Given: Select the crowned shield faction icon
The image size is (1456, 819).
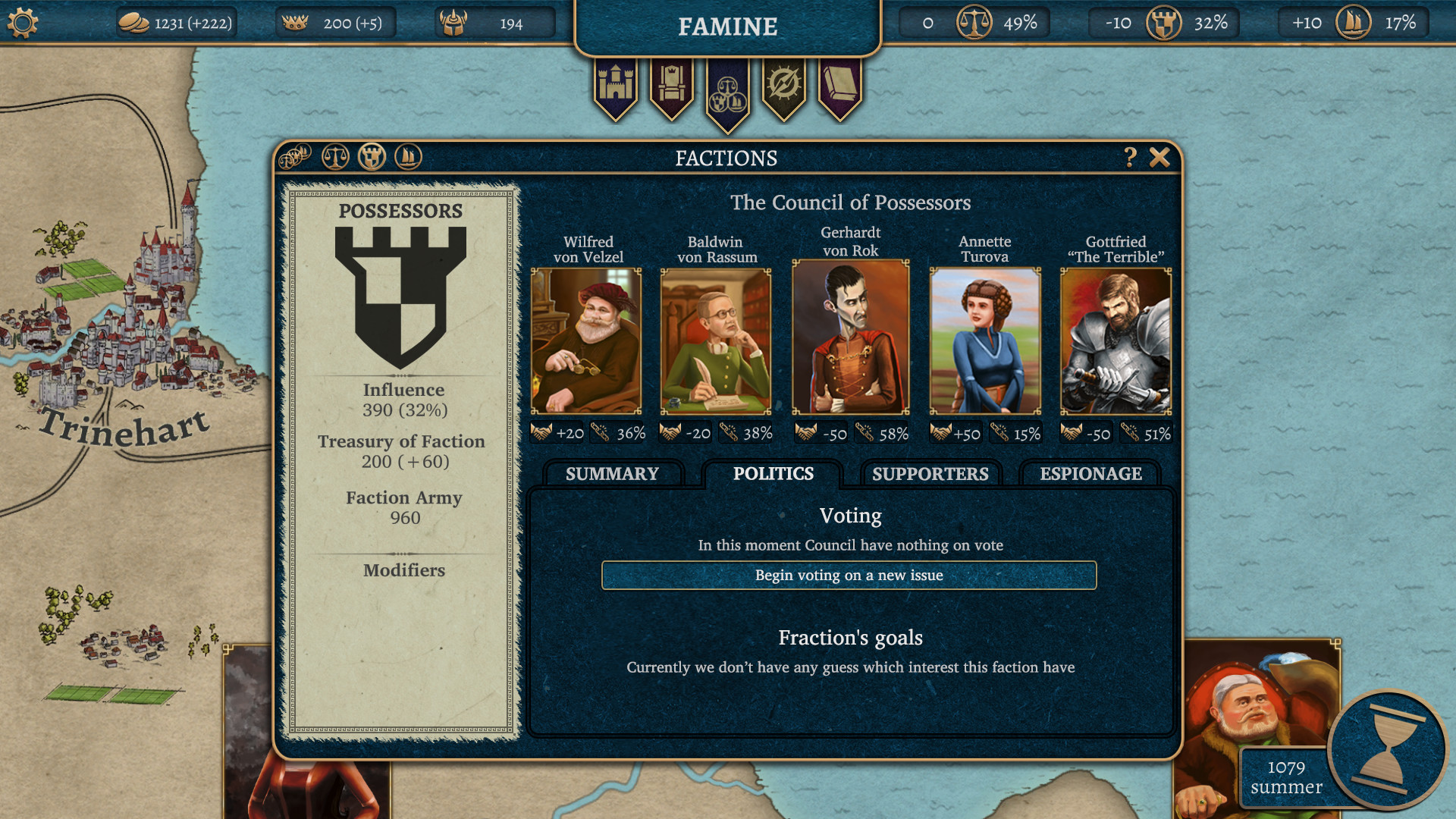Looking at the screenshot, I should [372, 157].
